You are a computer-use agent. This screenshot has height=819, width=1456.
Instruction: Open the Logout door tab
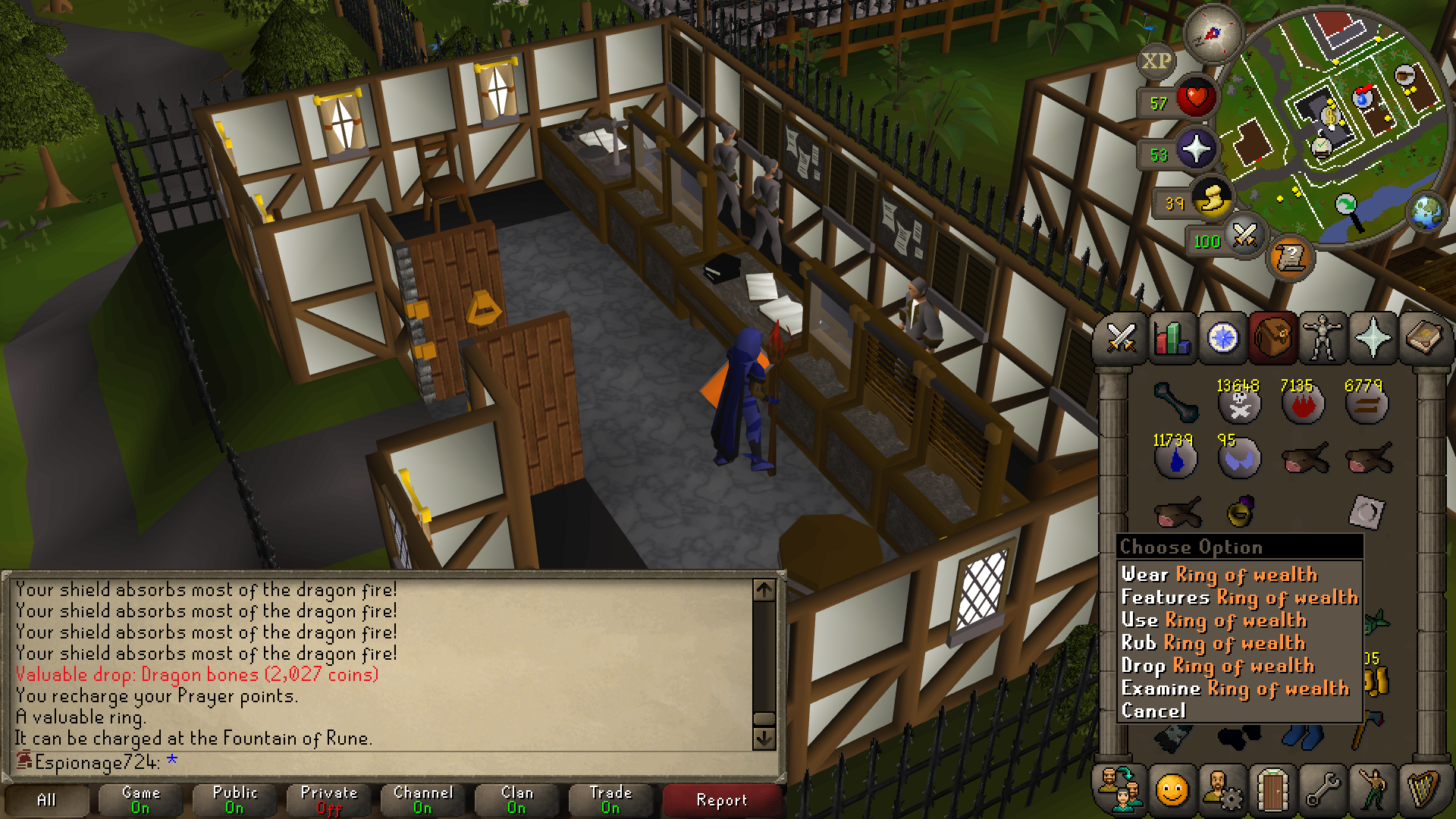tap(1272, 790)
